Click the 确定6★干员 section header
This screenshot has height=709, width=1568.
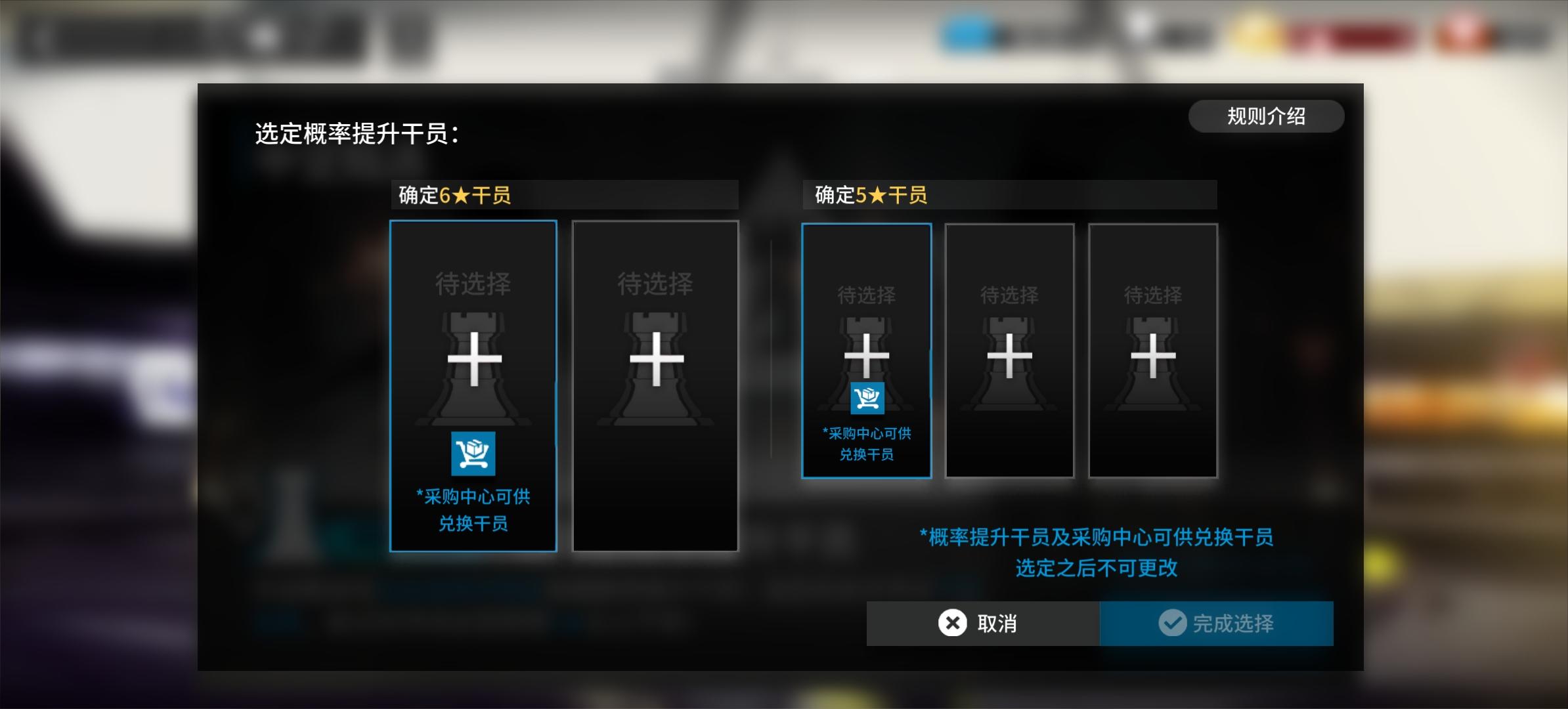coord(565,195)
